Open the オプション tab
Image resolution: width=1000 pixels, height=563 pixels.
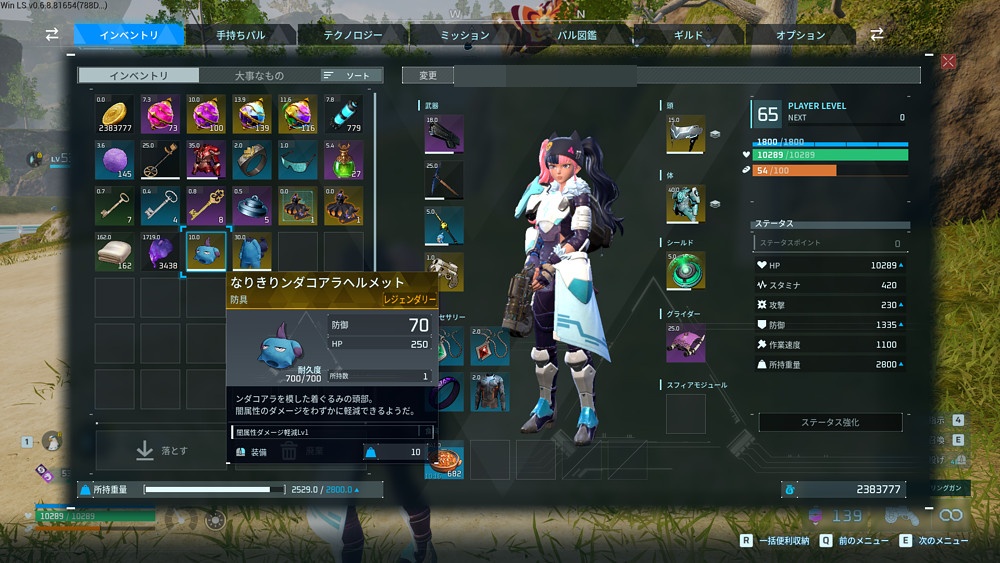800,35
